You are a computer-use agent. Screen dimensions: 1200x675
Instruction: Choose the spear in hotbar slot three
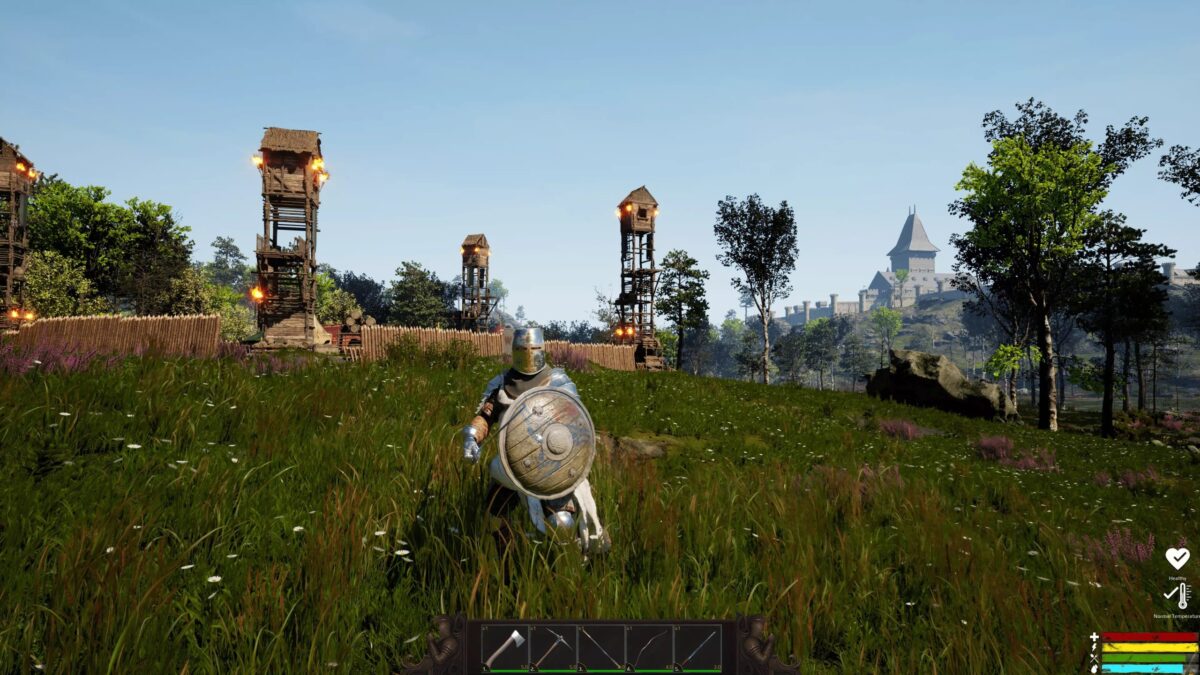coord(601,647)
